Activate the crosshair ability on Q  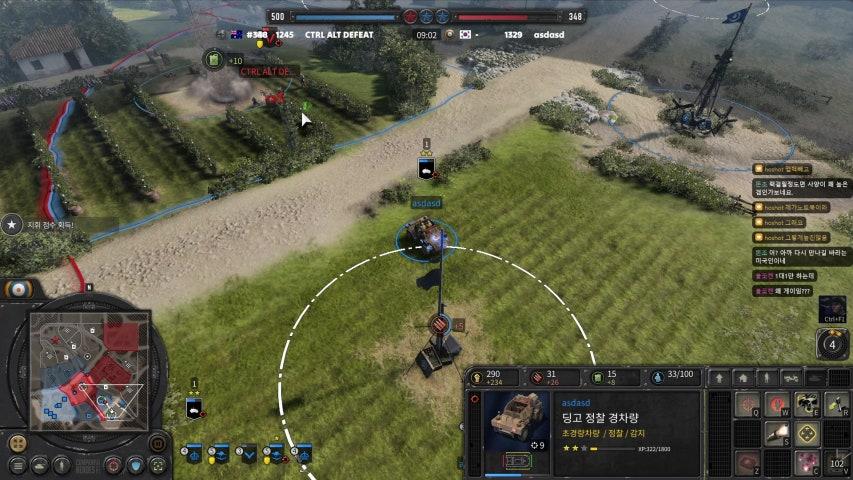[x=749, y=405]
